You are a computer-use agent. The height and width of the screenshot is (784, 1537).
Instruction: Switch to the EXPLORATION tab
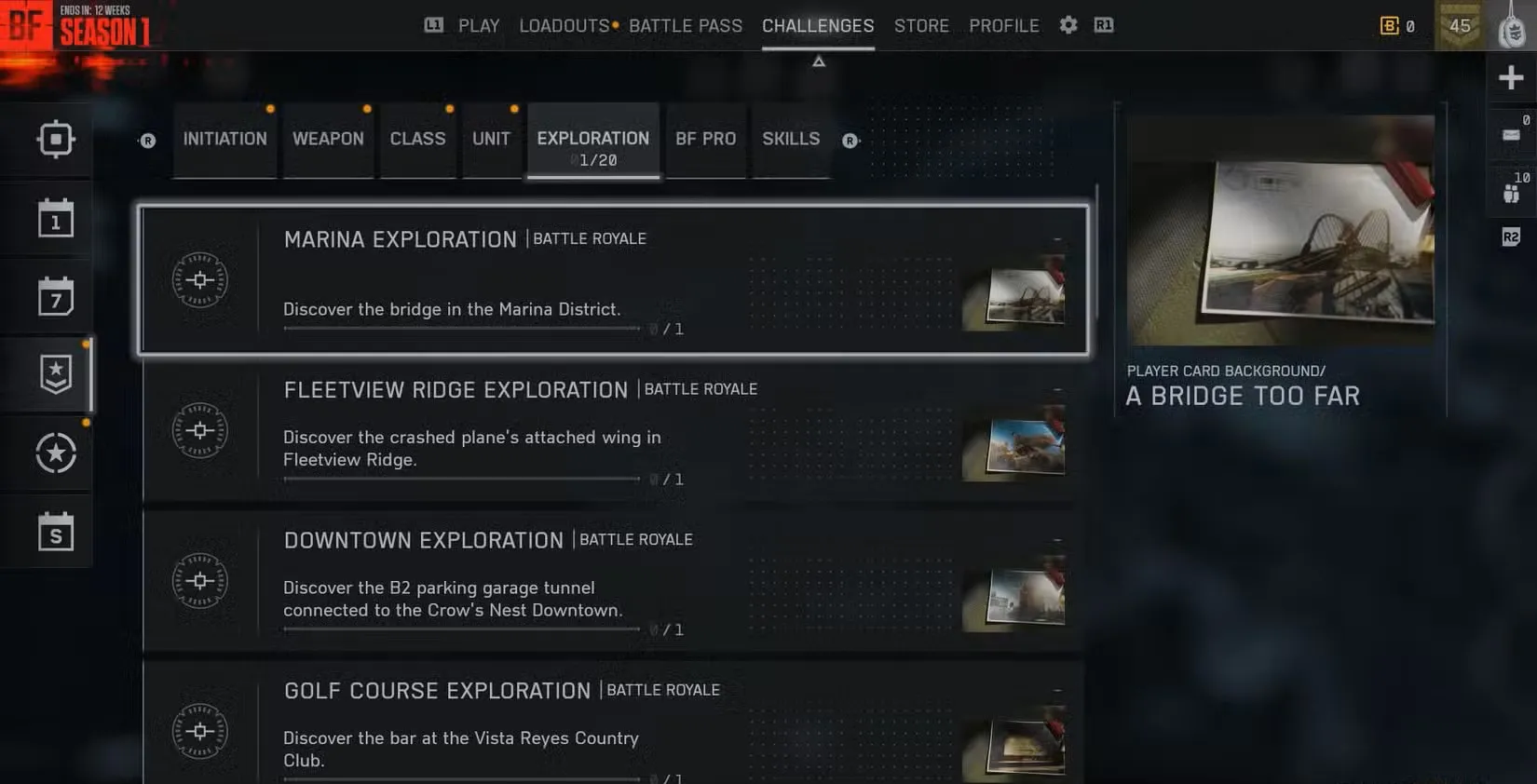[592, 140]
